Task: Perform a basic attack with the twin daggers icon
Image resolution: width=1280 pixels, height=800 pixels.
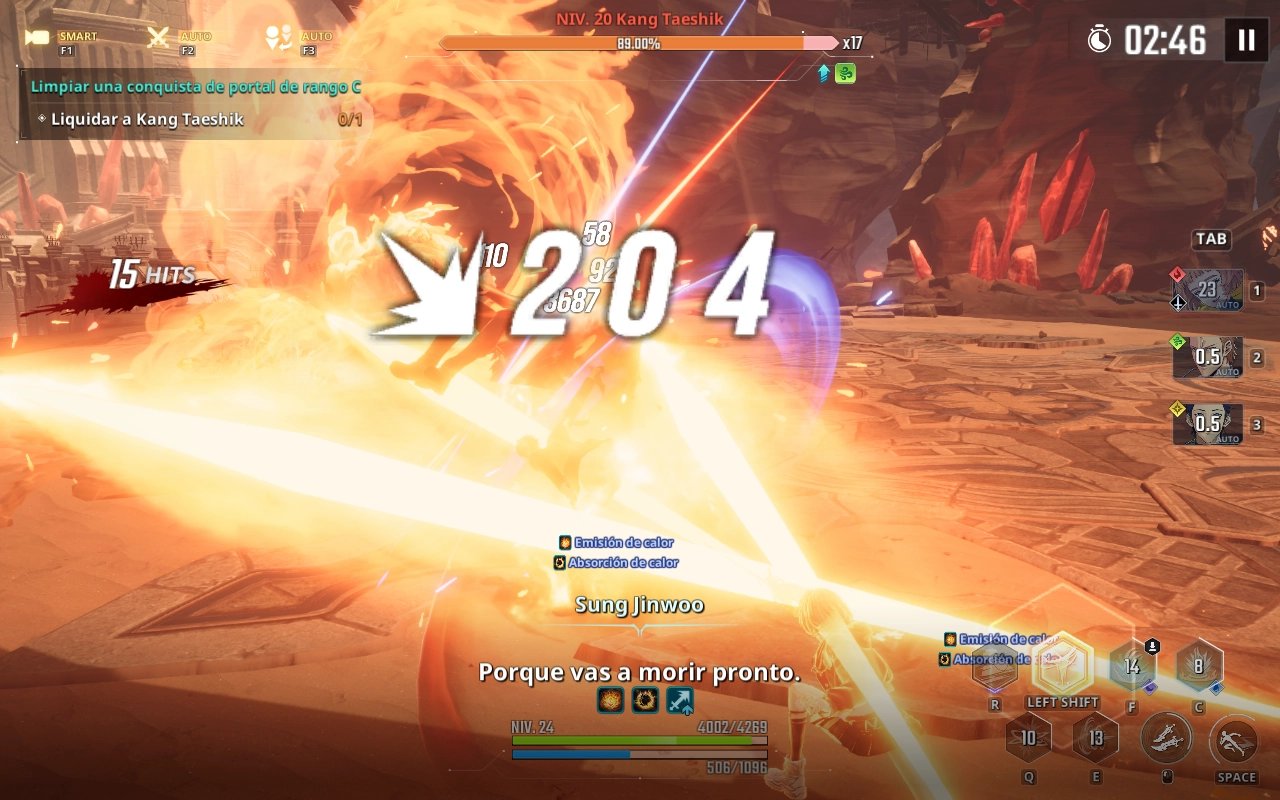Action: [x=1166, y=740]
